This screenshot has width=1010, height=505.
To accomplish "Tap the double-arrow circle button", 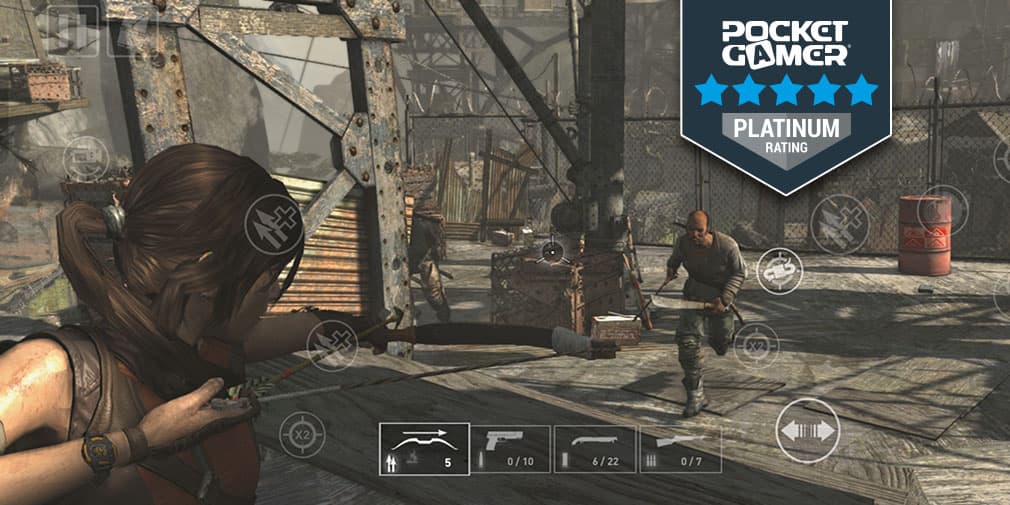I will [x=807, y=430].
